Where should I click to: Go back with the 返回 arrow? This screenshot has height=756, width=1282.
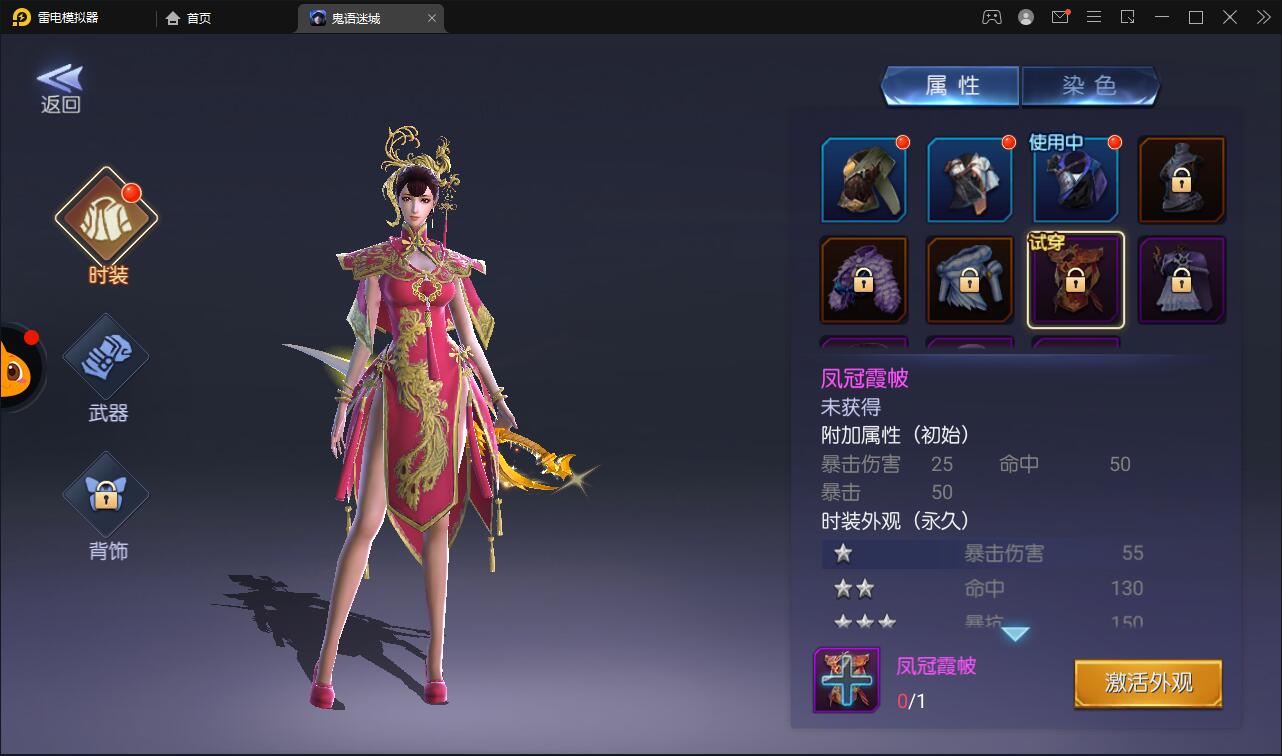tap(60, 88)
